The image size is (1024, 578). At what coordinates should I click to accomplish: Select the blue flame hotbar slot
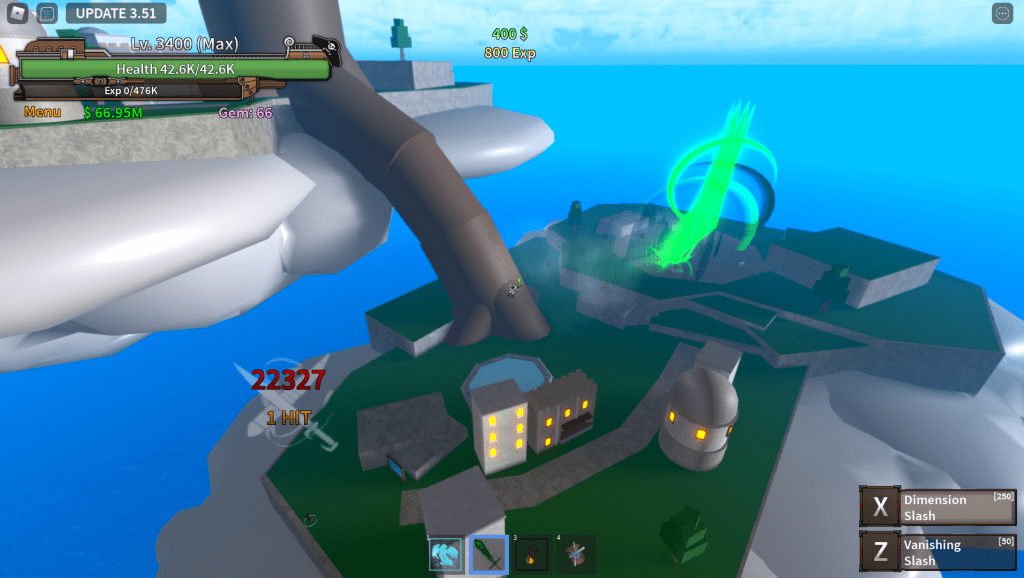tap(445, 554)
